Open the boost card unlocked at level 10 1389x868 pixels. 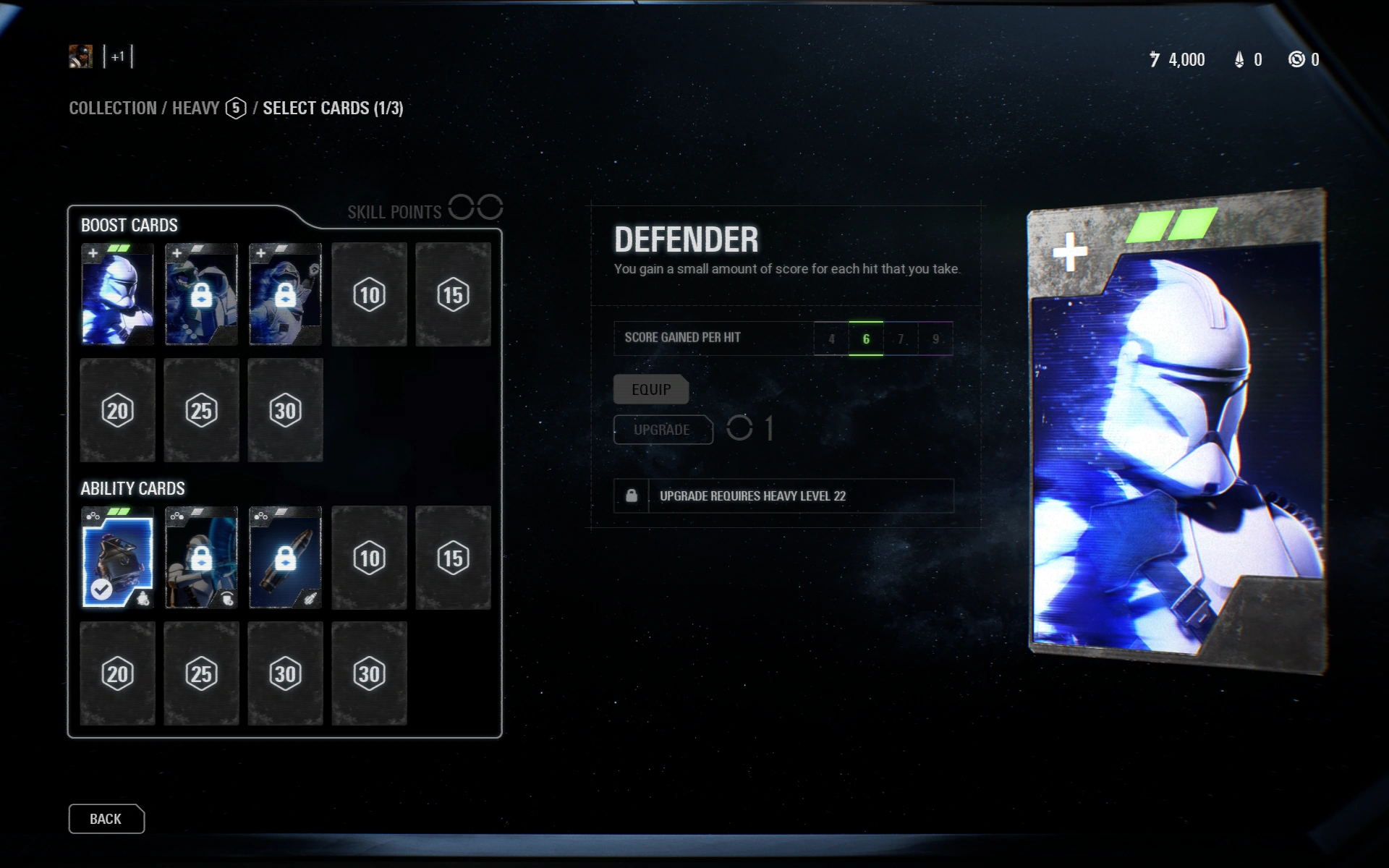[369, 294]
